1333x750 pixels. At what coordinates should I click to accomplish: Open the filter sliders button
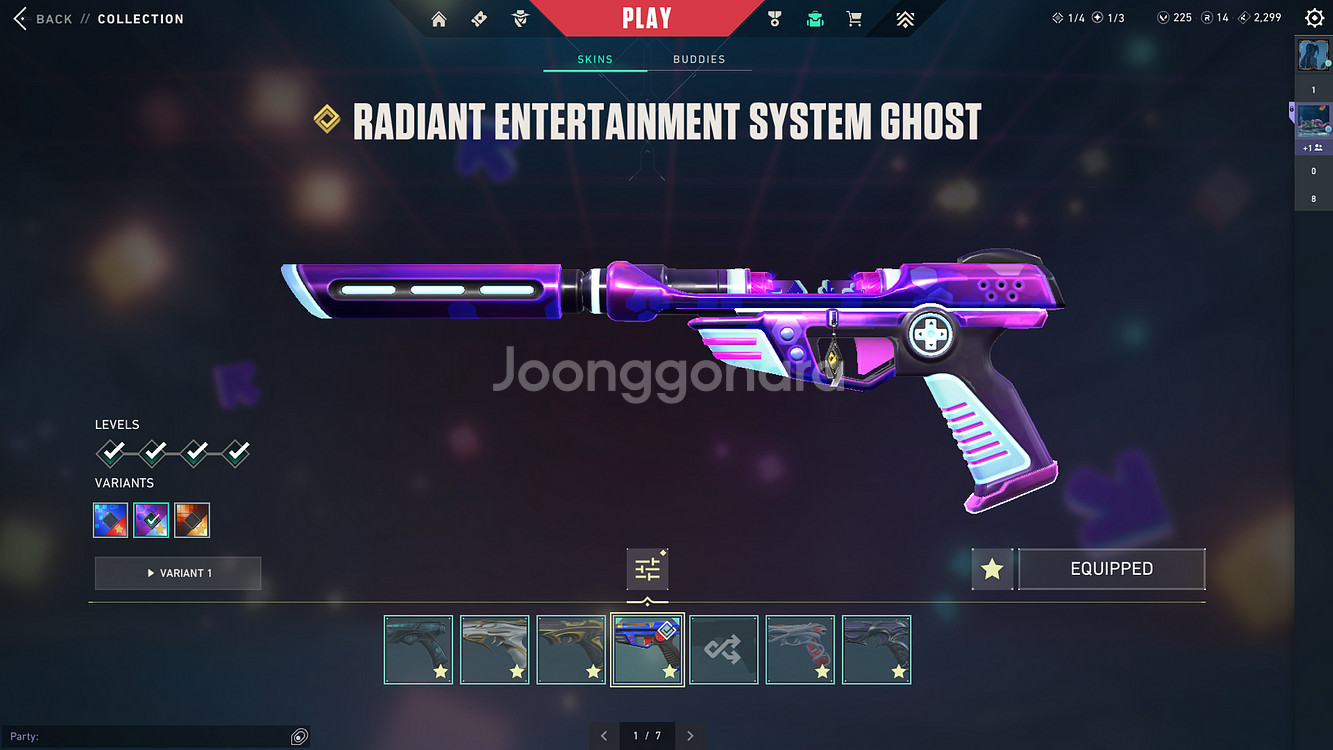[x=647, y=569]
